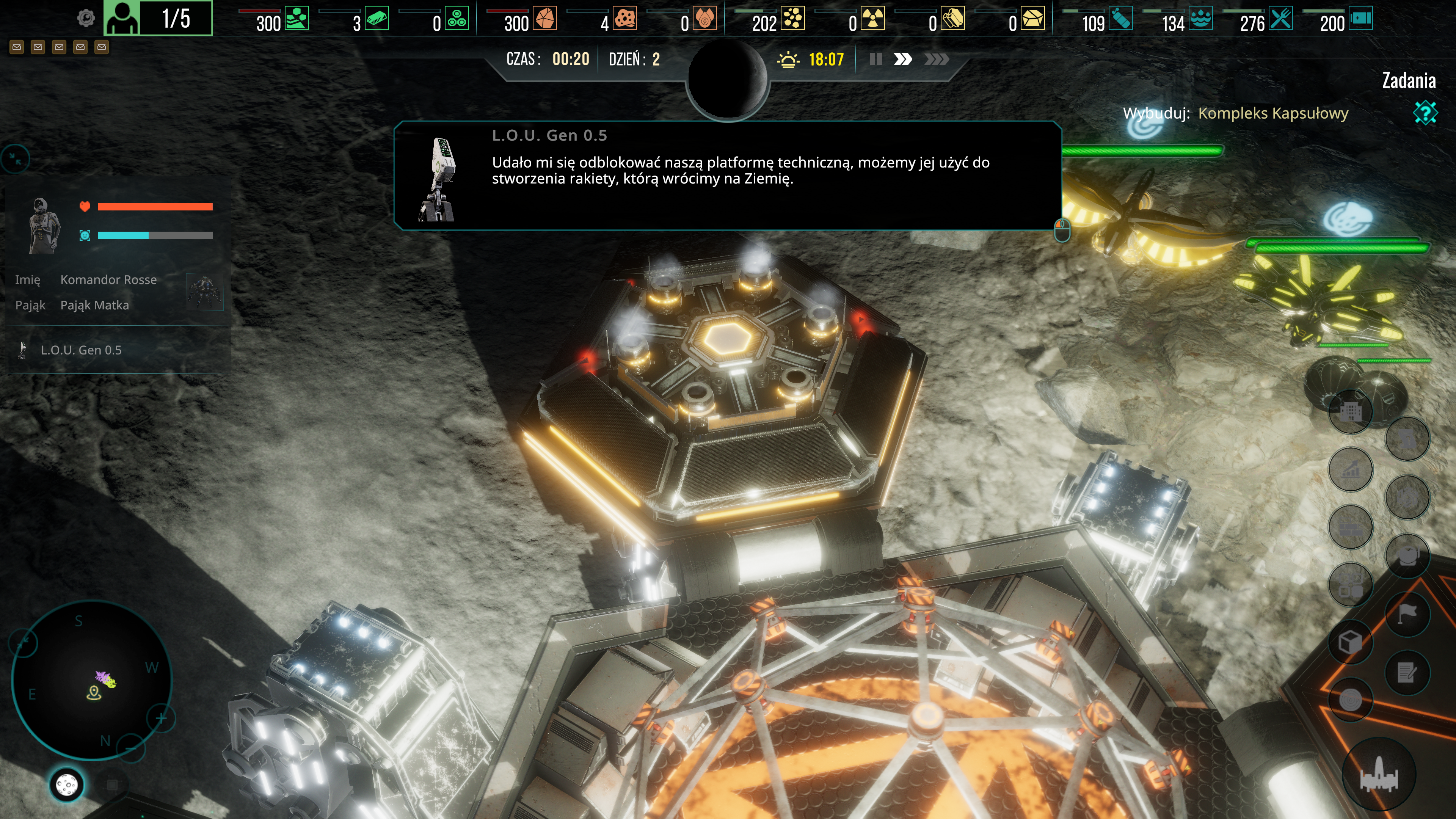The height and width of the screenshot is (819, 1456).
Task: Zoom out the minimap with minus
Action: tap(131, 748)
